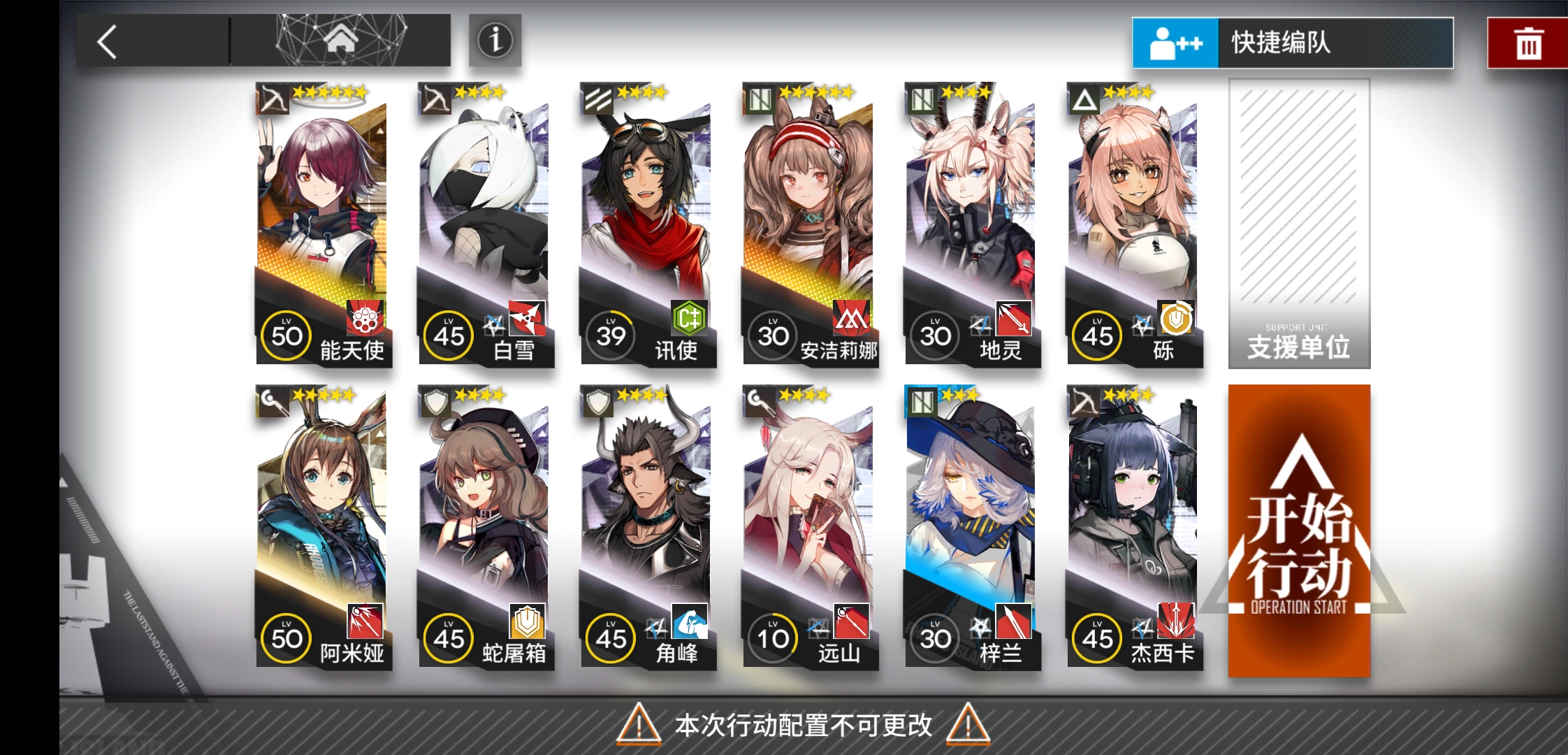Click the shield skill icon on 蛇屠箱

528,619
